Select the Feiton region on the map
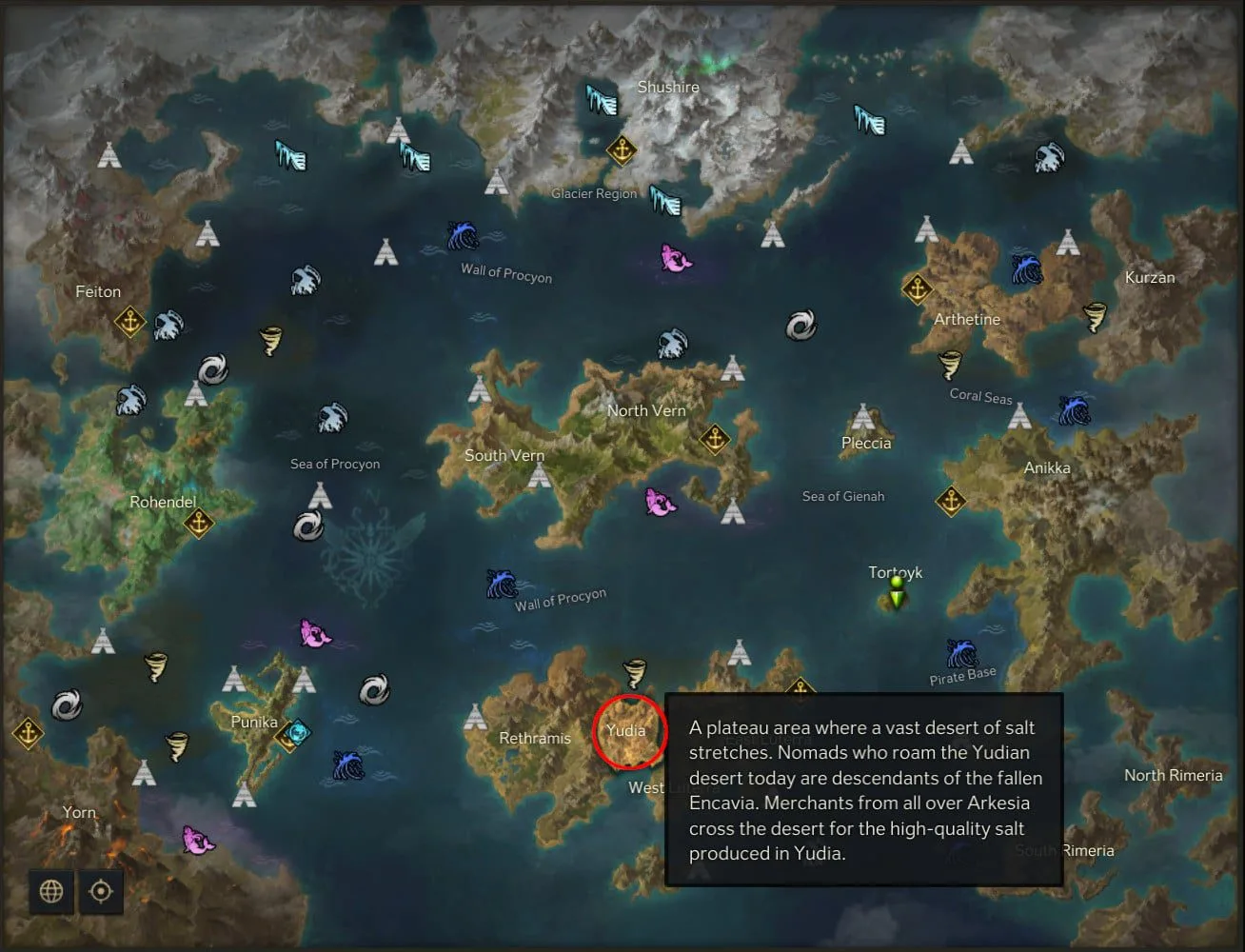1245x952 pixels. point(98,292)
